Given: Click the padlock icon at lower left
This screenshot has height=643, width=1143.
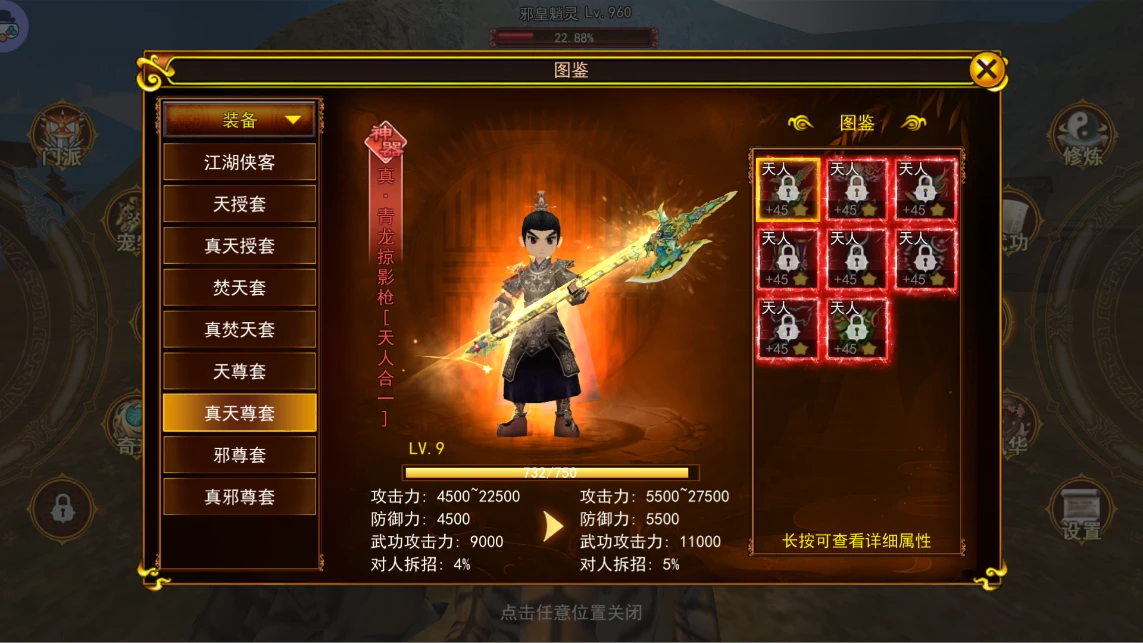Looking at the screenshot, I should pyautogui.click(x=62, y=510).
